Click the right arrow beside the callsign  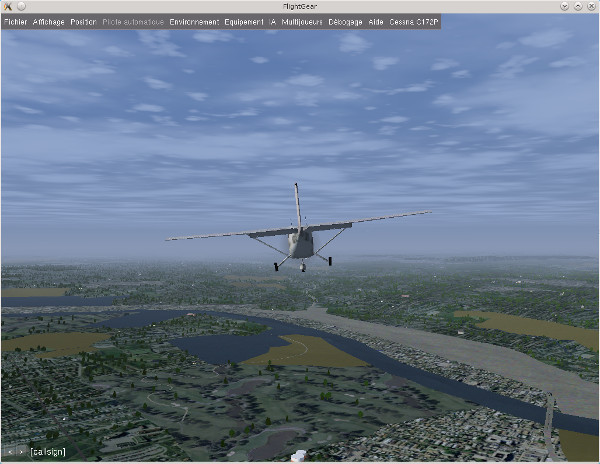(x=21, y=452)
